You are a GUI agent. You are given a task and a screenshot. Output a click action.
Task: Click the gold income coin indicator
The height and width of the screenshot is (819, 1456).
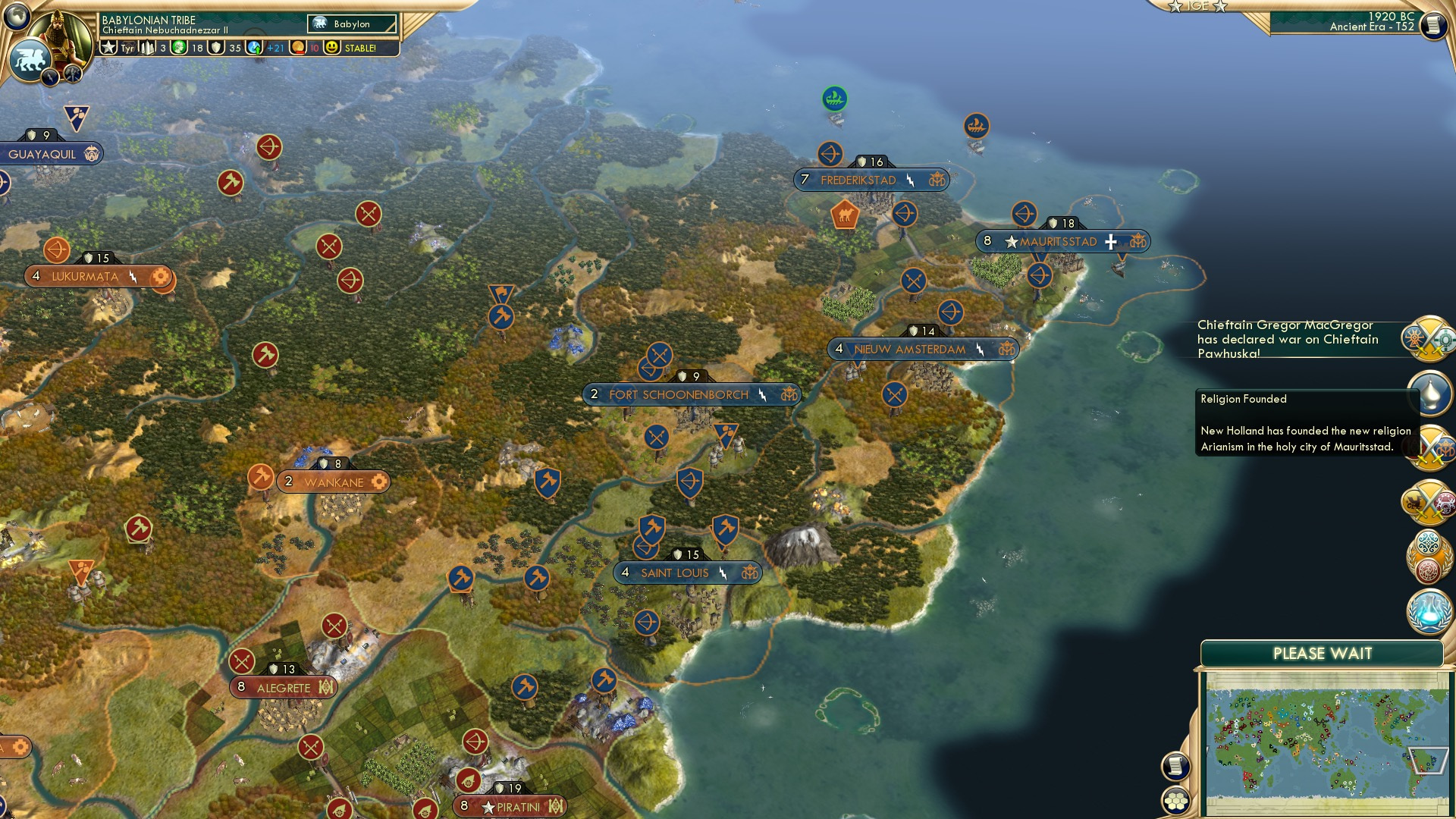pyautogui.click(x=297, y=48)
